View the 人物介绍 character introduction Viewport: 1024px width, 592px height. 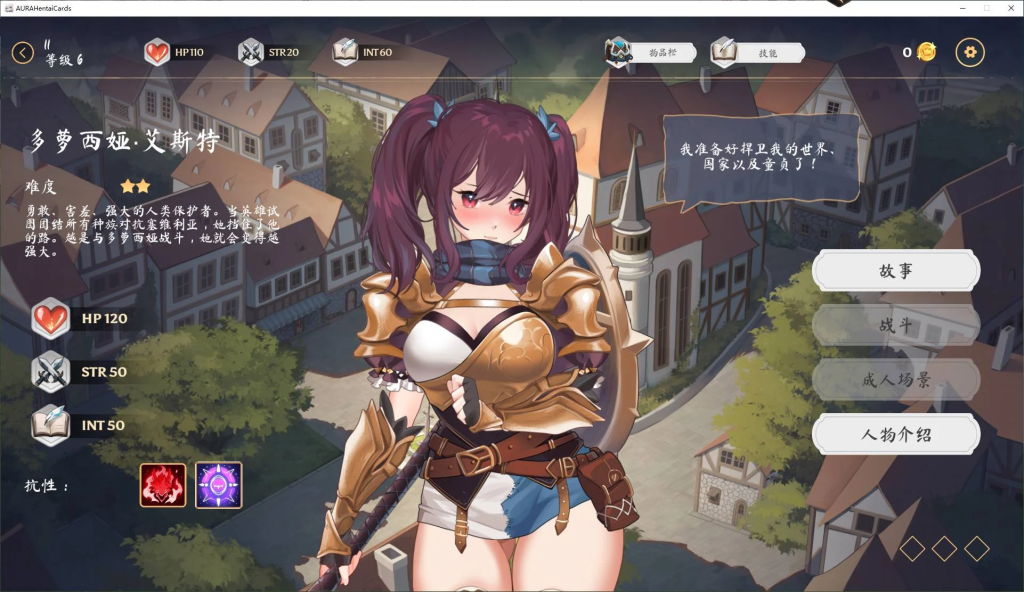[895, 434]
